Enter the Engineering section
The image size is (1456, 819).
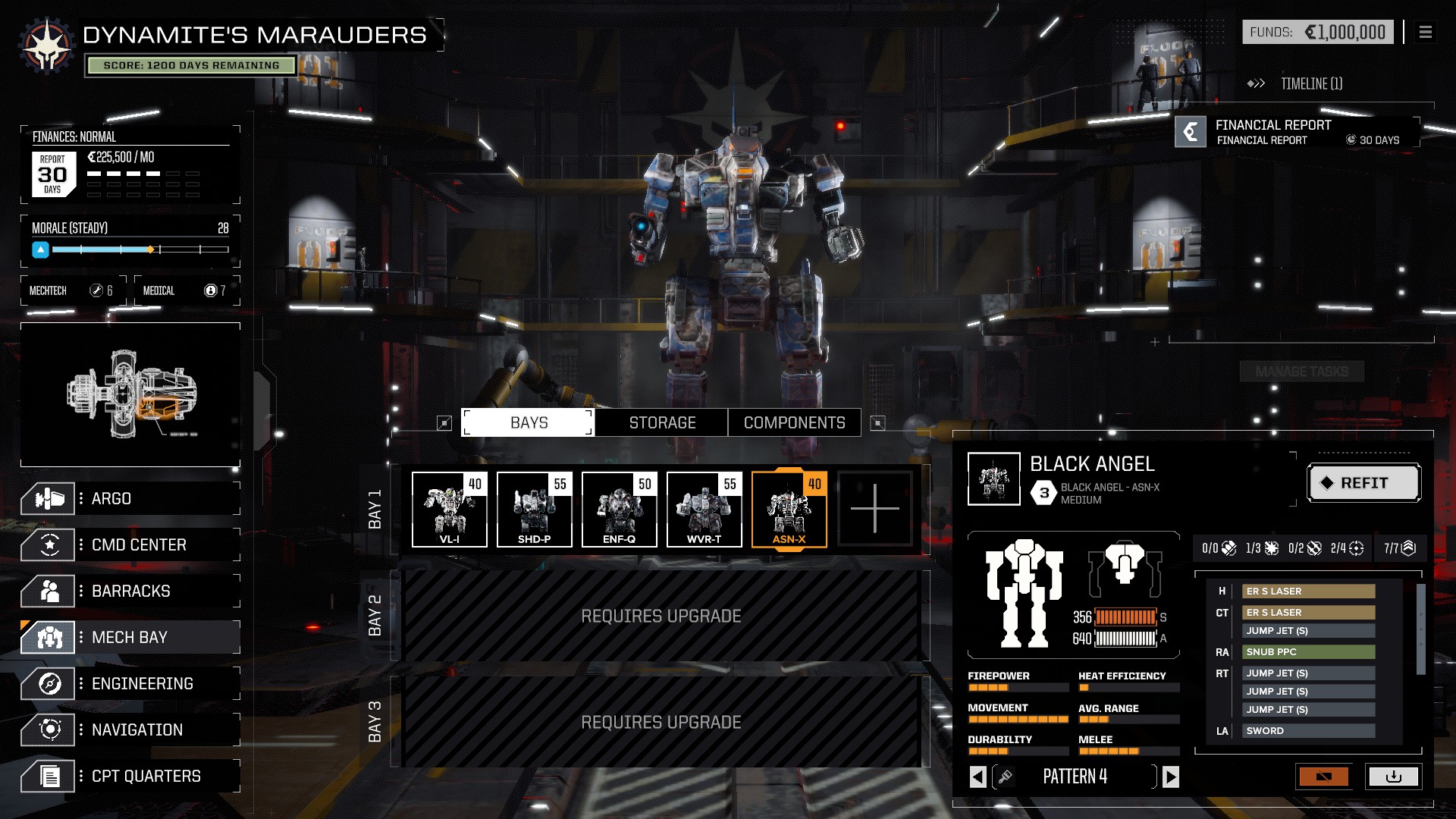tap(130, 684)
